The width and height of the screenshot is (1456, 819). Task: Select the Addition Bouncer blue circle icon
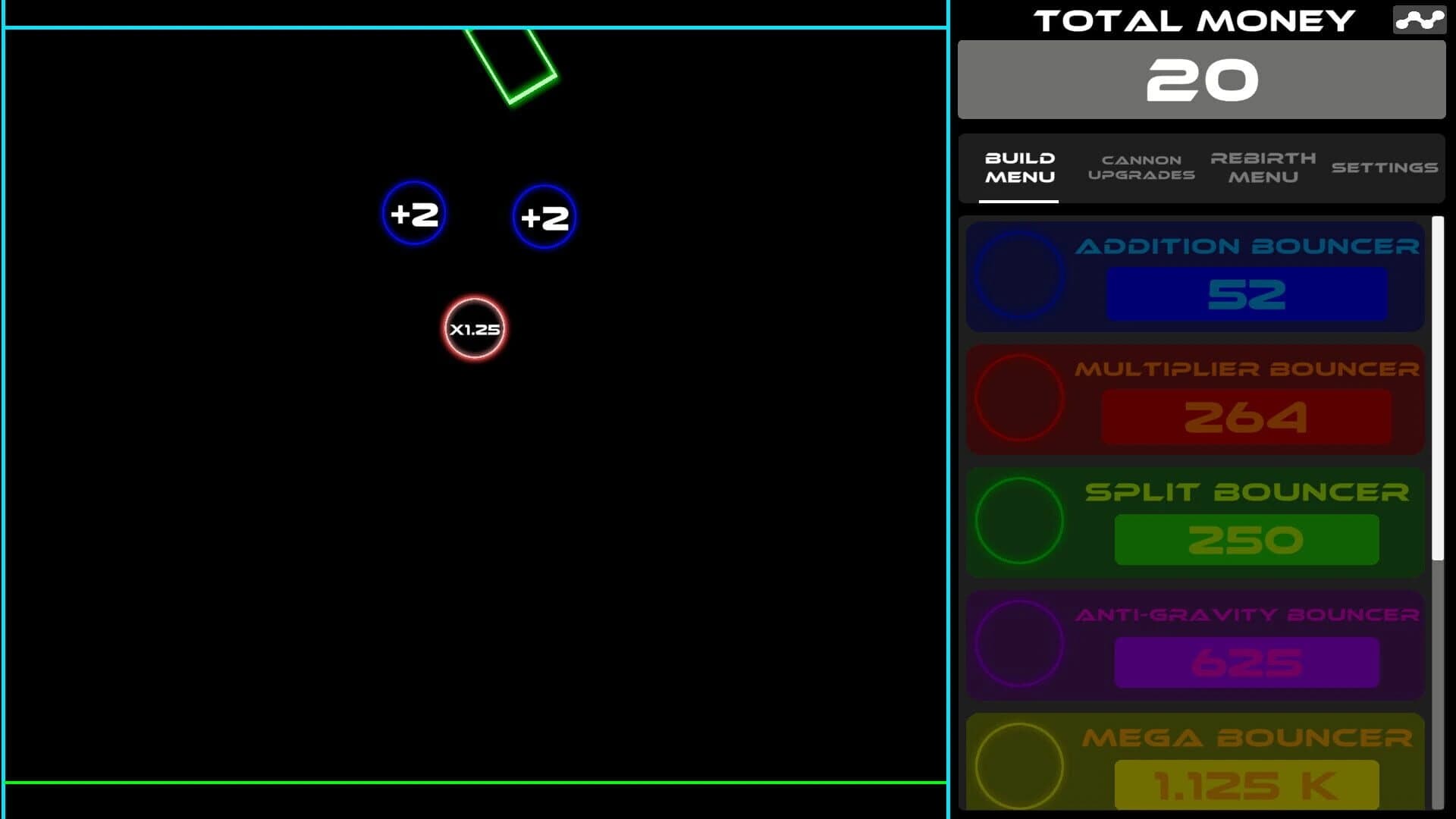tap(1020, 275)
